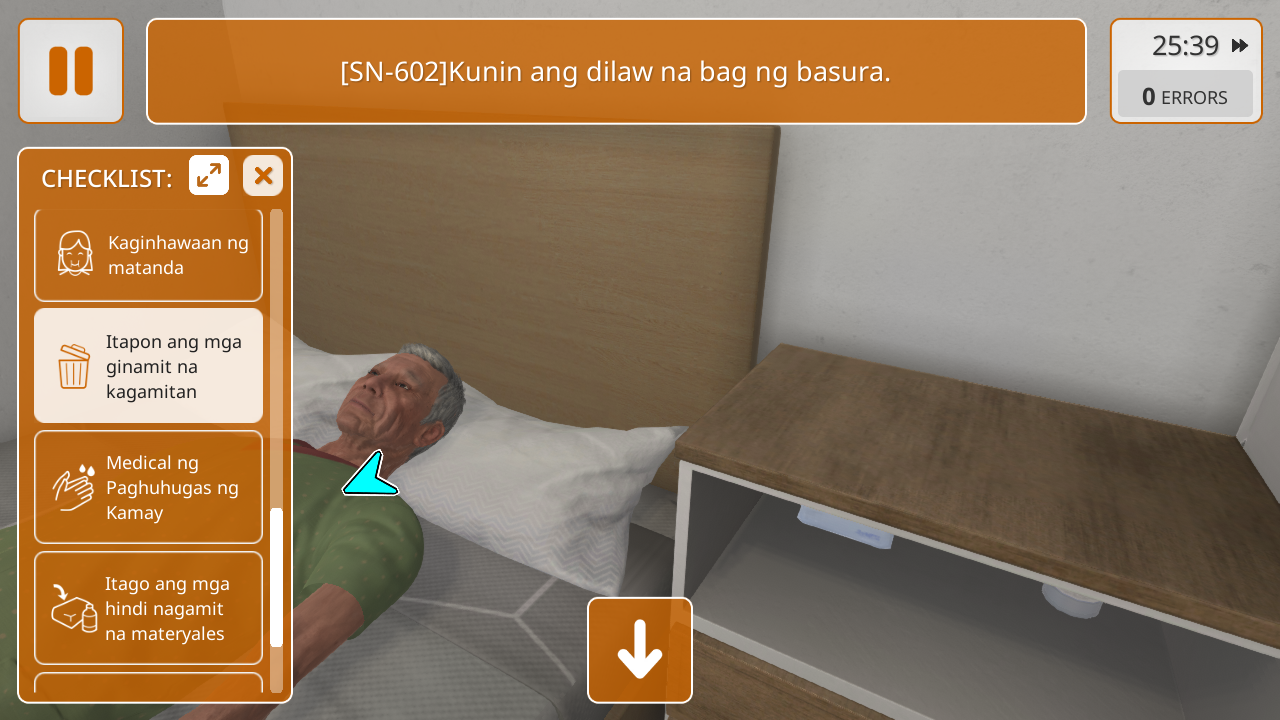
Task: Pause the simulation
Action: pyautogui.click(x=71, y=71)
